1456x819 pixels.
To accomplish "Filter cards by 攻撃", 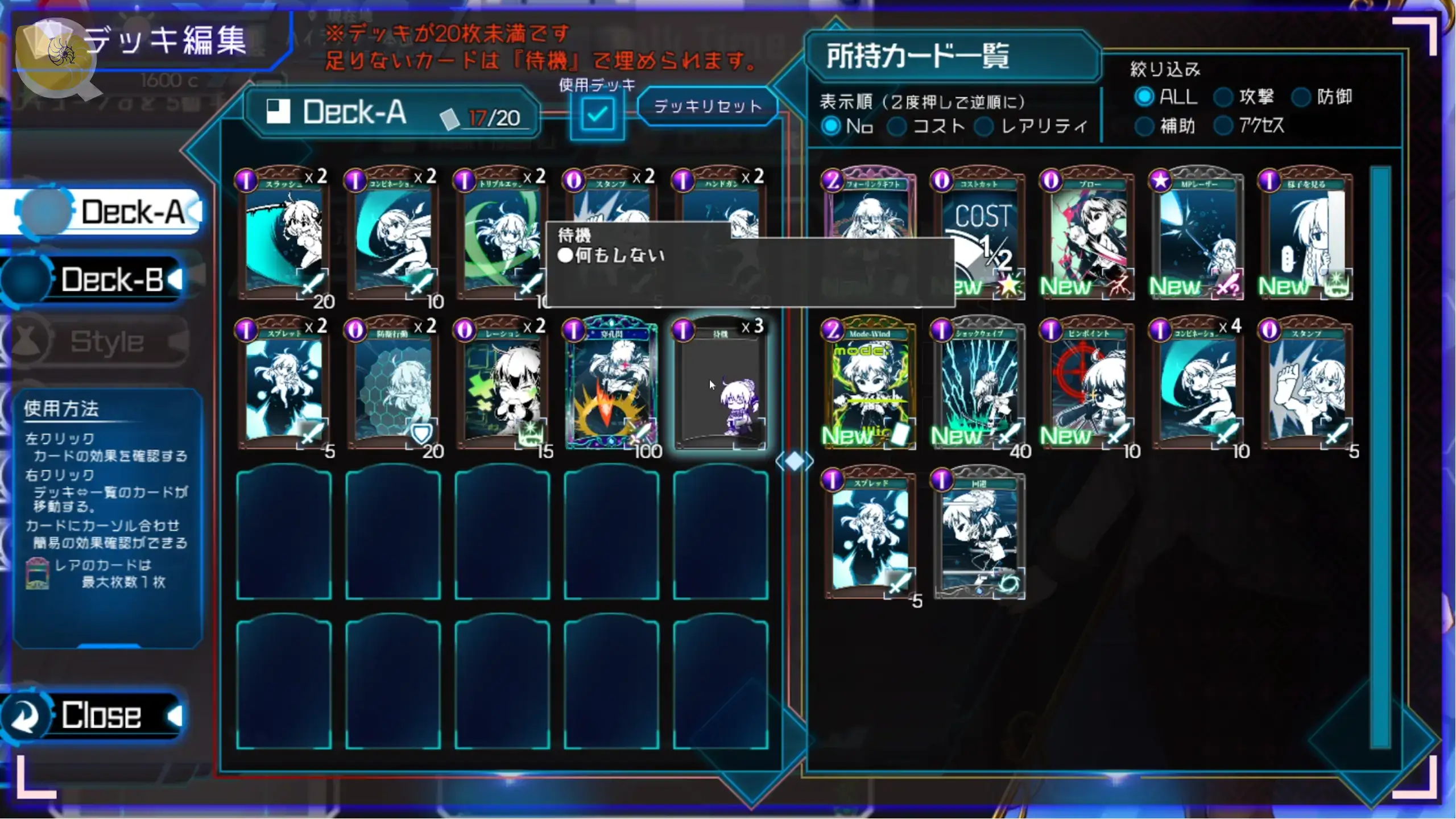I will pos(1223,97).
